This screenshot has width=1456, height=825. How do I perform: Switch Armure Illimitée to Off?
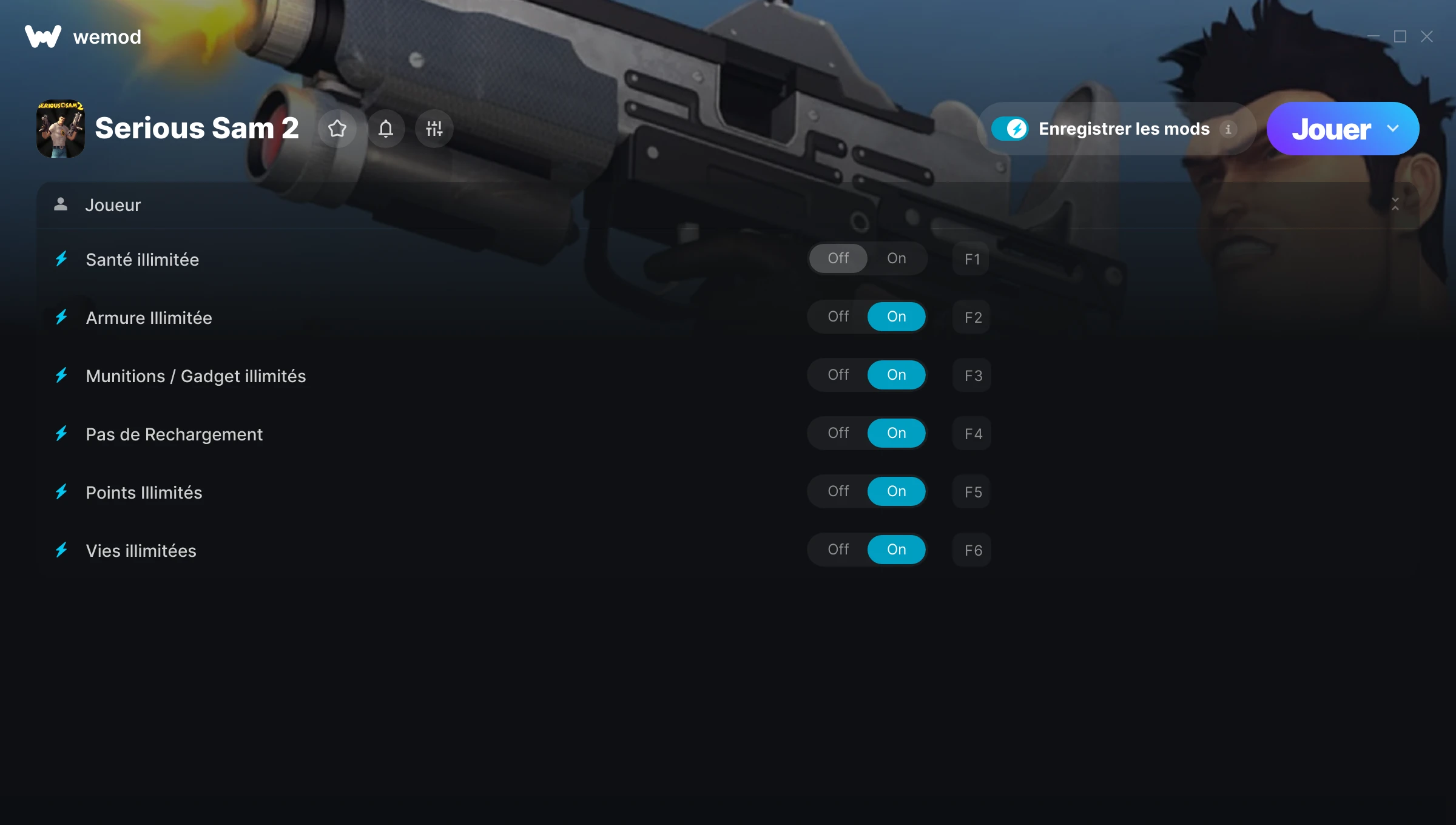pos(838,317)
